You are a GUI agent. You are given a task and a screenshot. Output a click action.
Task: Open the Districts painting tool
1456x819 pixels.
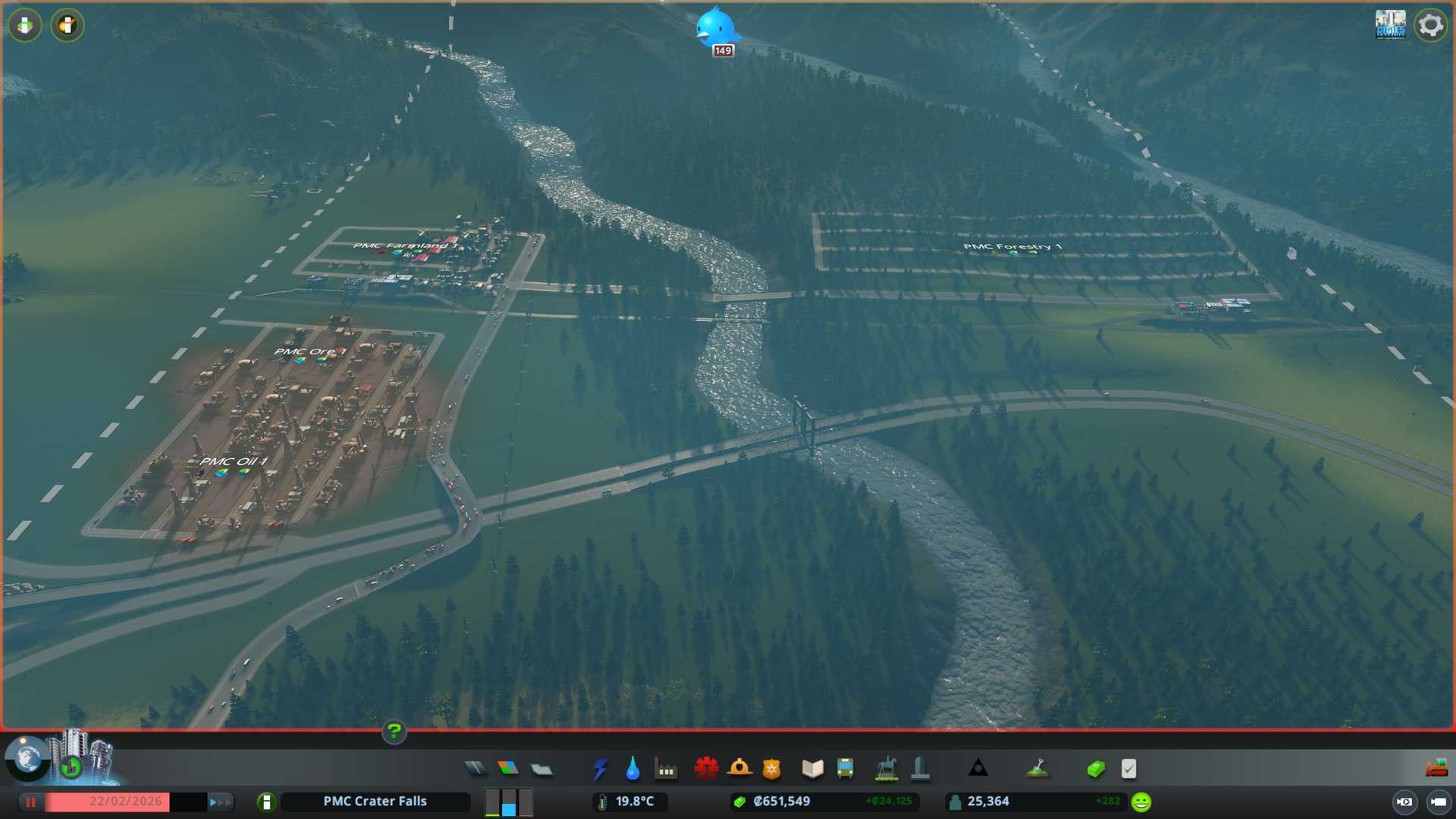(x=541, y=769)
